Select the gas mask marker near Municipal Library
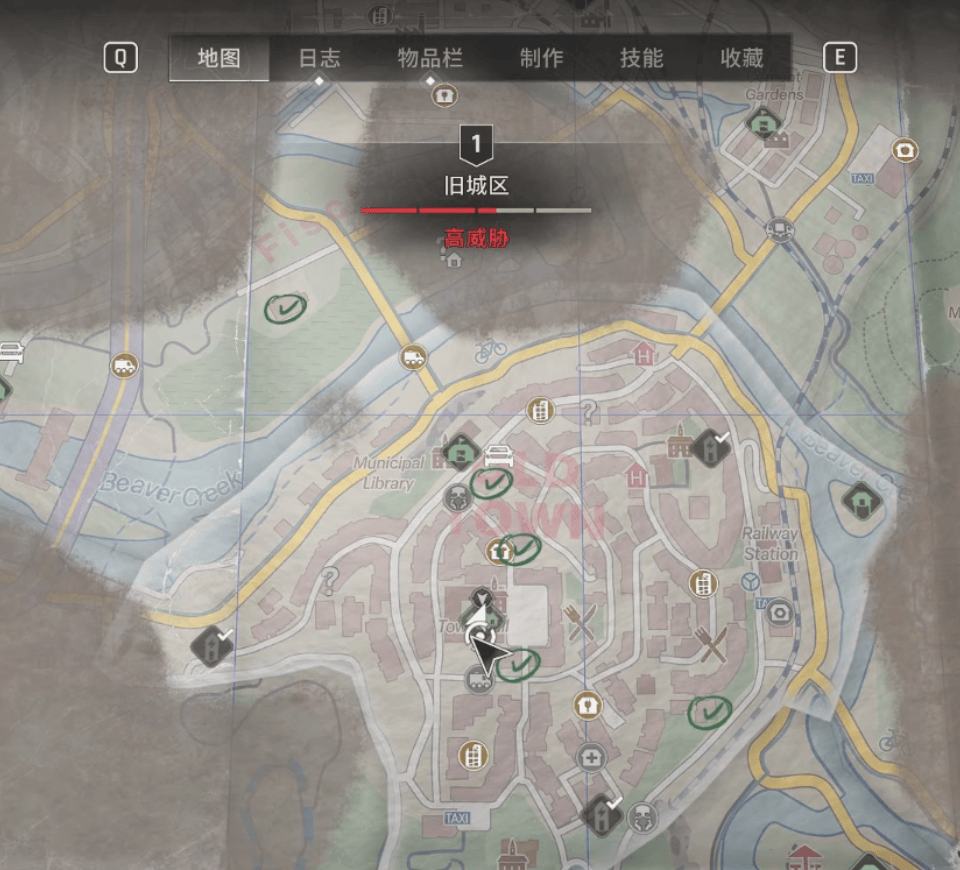 pos(457,497)
